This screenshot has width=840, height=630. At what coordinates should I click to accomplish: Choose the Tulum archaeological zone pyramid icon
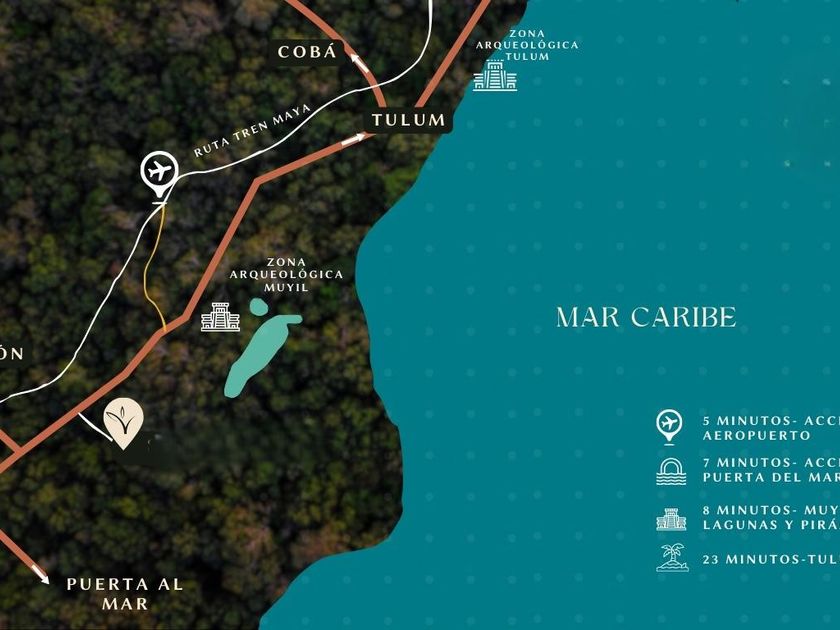pyautogui.click(x=495, y=75)
